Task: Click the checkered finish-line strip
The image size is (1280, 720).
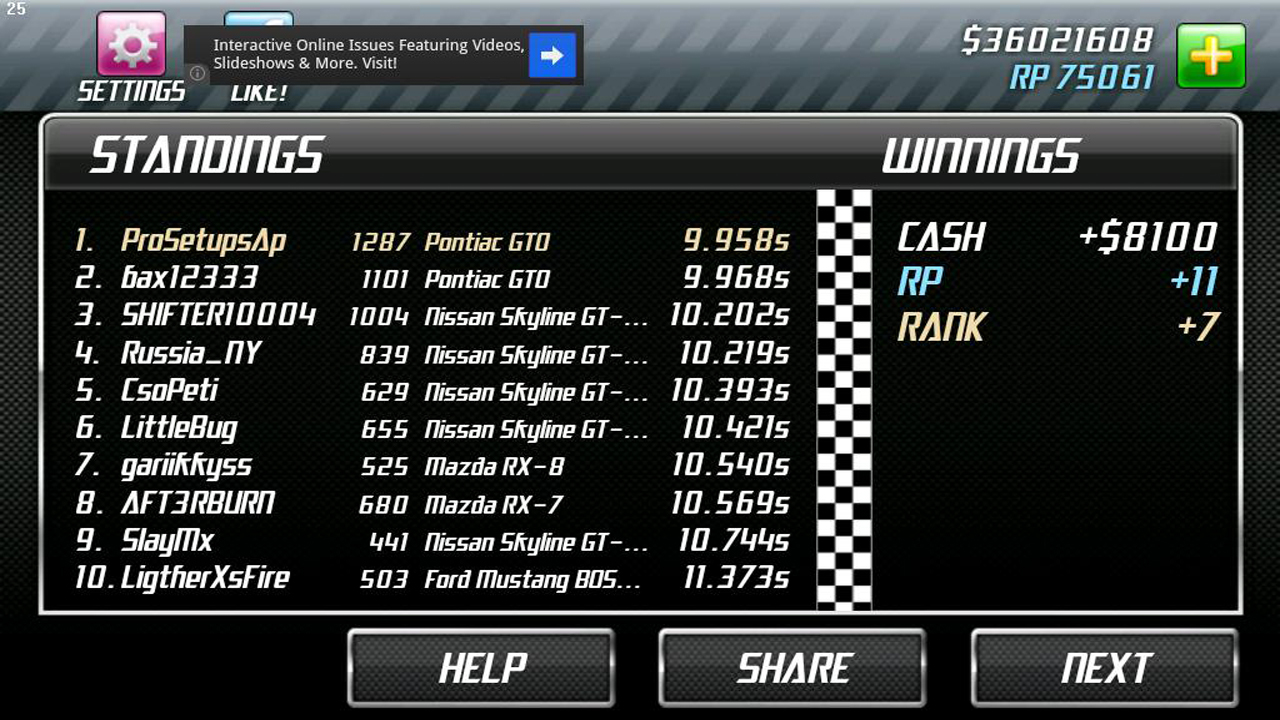Action: point(843,400)
